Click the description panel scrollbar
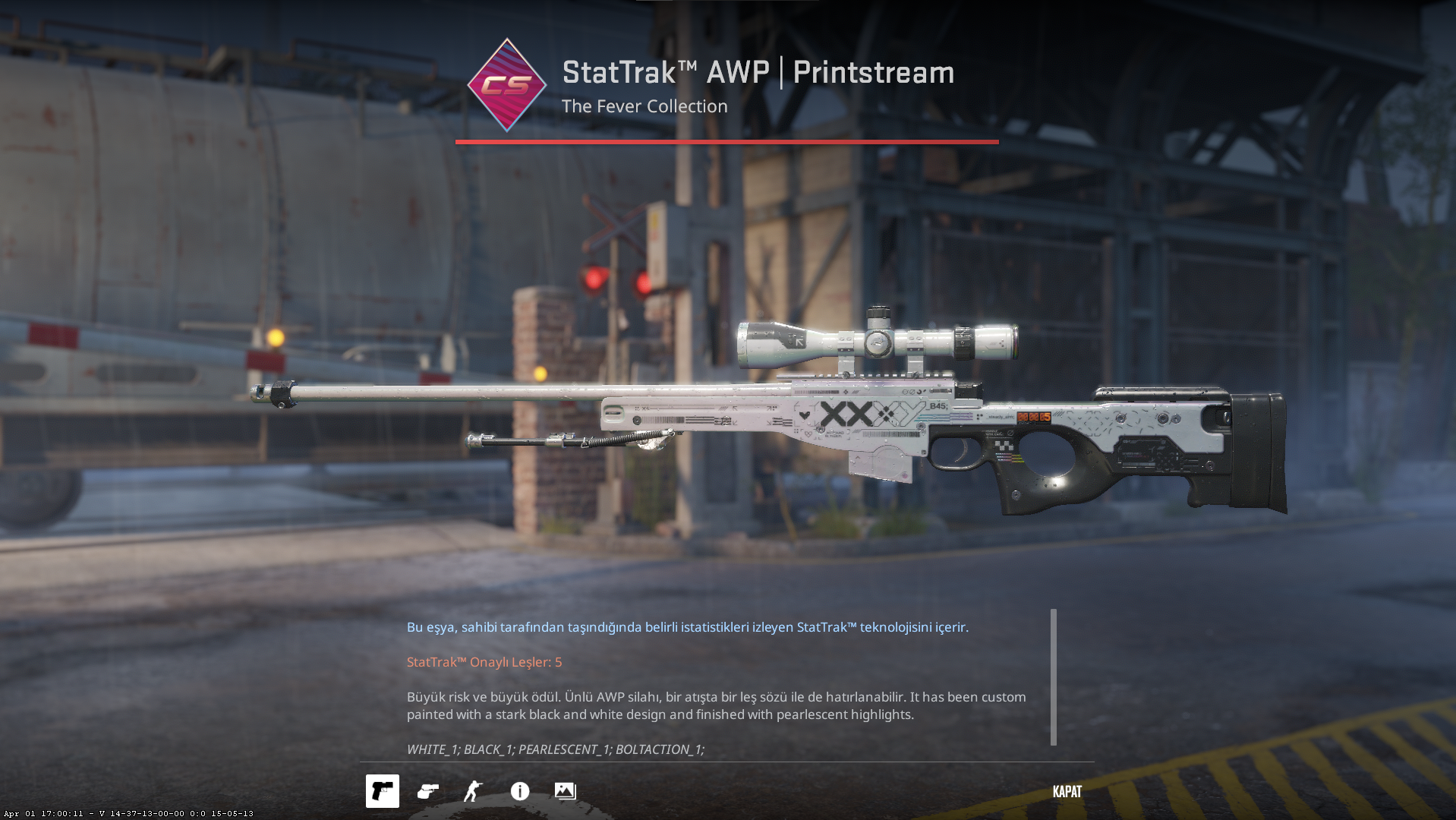1456x820 pixels. 1053,676
